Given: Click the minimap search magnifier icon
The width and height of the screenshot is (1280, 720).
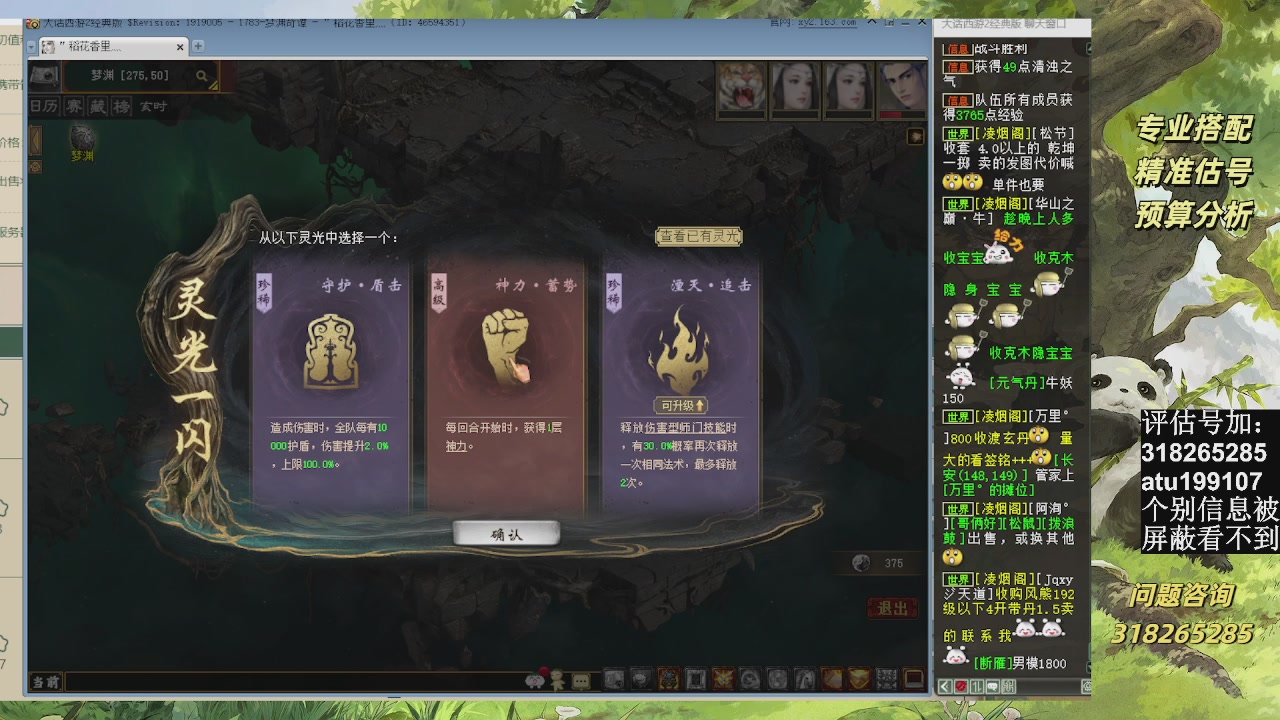Looking at the screenshot, I should tap(202, 75).
